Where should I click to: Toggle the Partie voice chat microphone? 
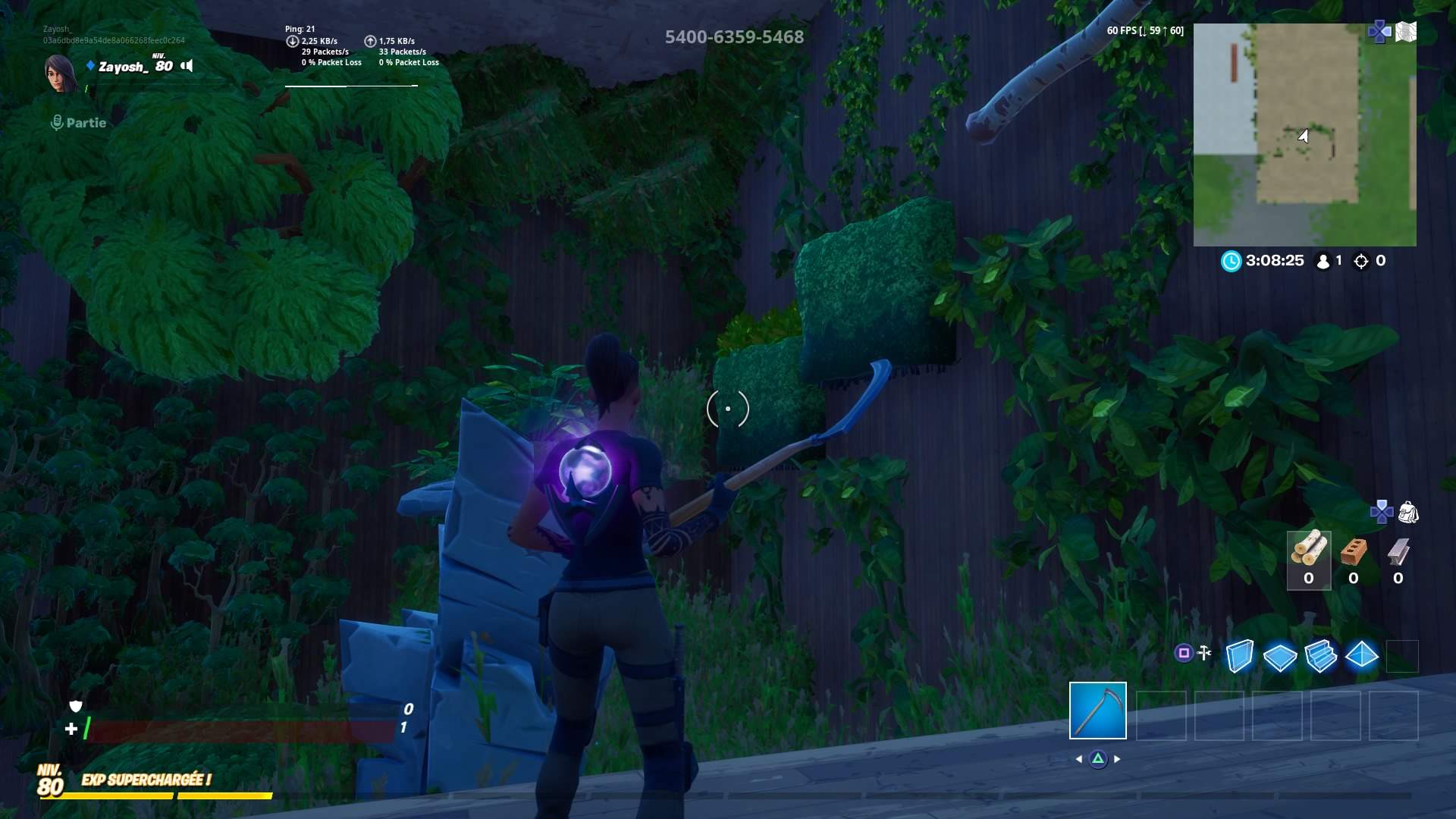click(57, 123)
